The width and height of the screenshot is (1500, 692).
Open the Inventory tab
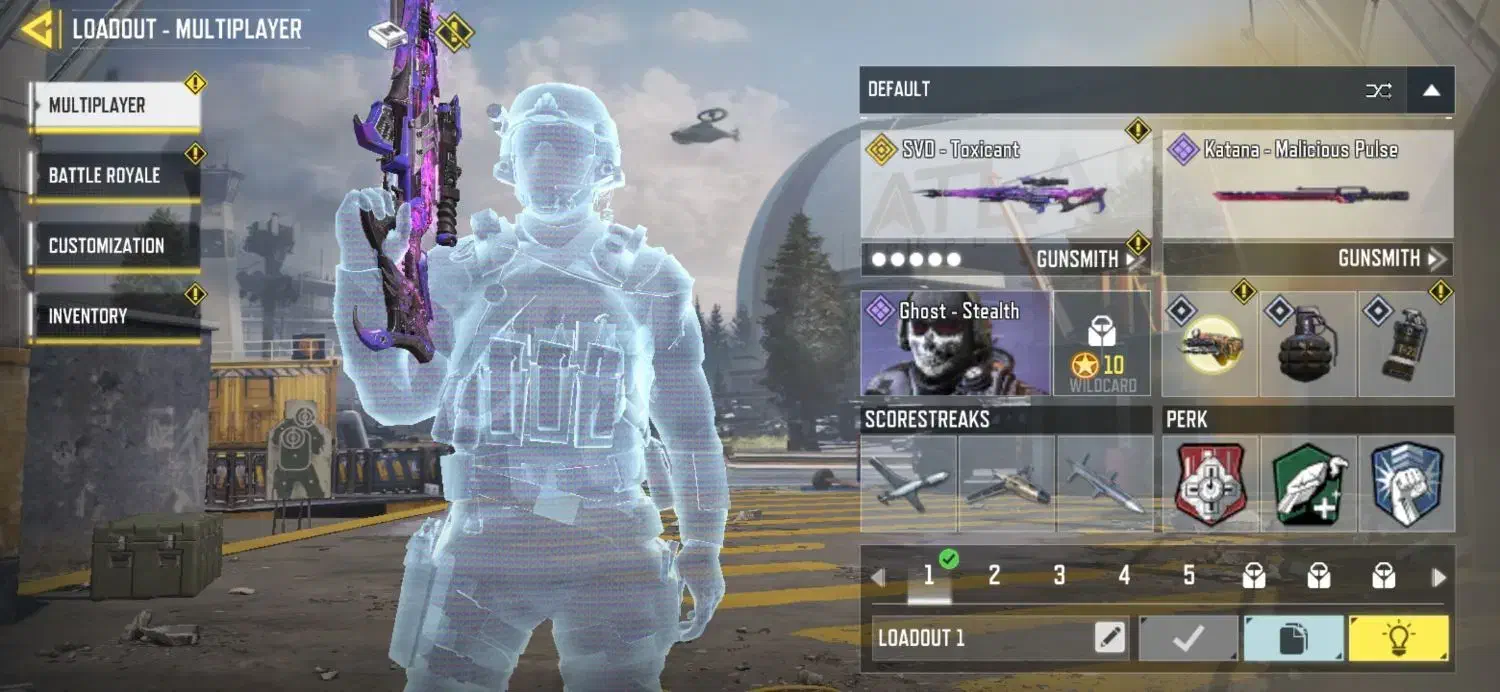115,316
